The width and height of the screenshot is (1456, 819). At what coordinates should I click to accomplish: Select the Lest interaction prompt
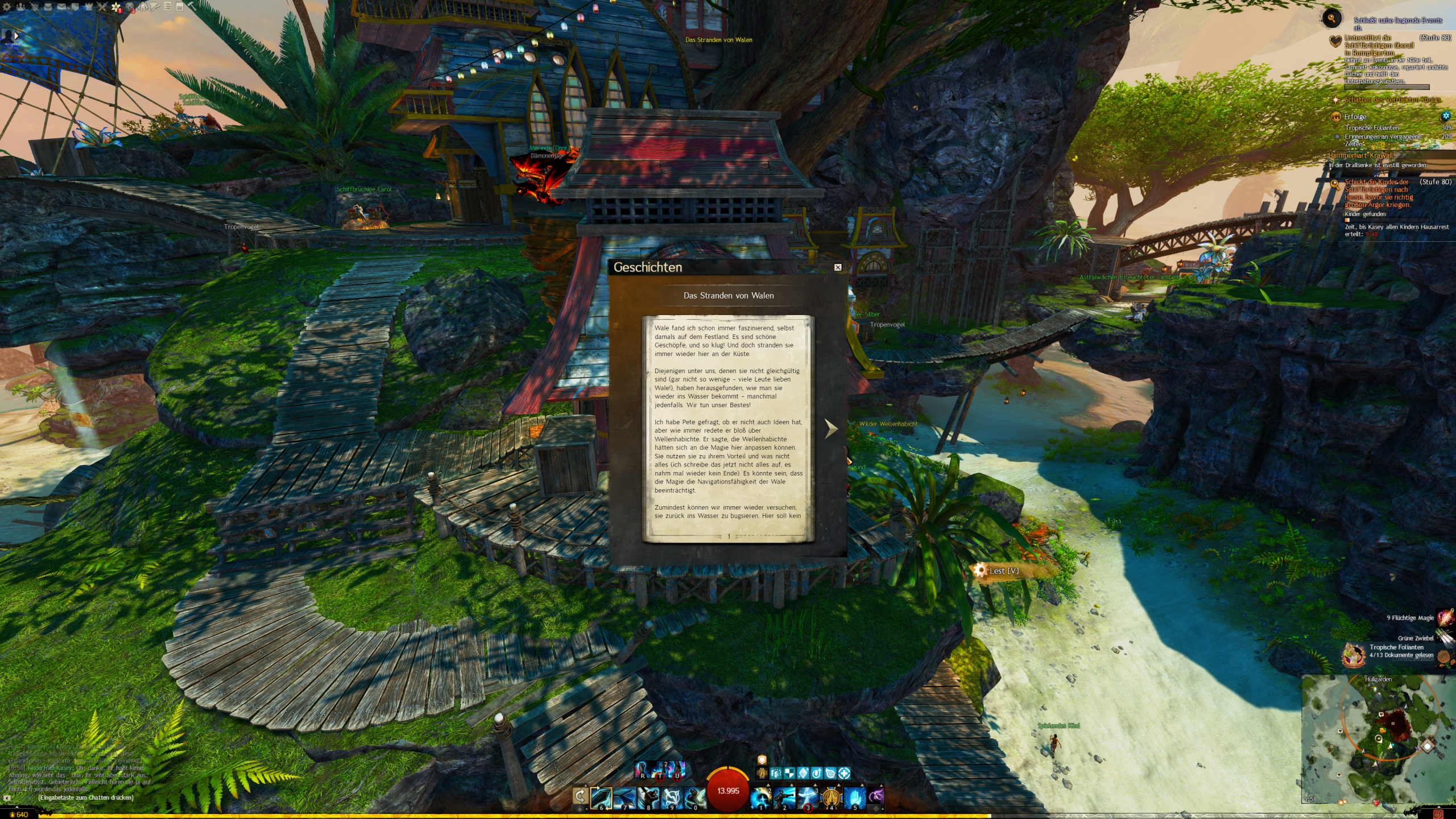1004,571
